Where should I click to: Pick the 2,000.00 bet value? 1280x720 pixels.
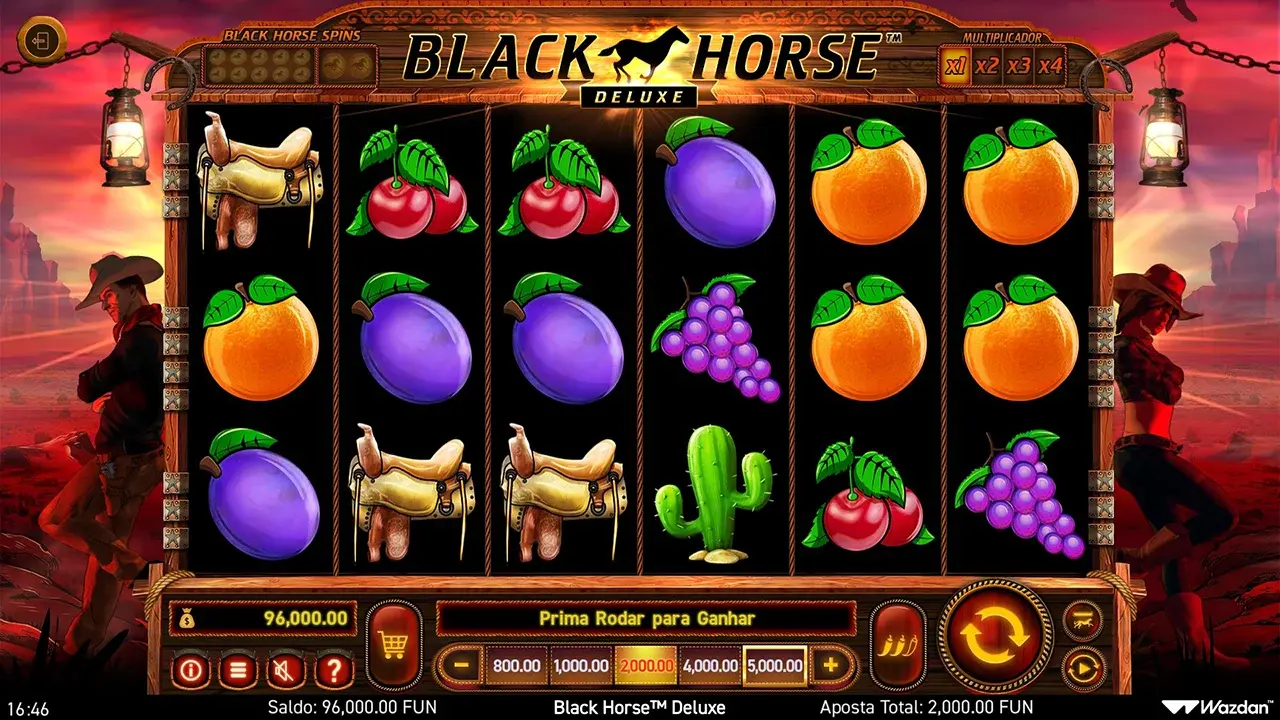[x=645, y=665]
